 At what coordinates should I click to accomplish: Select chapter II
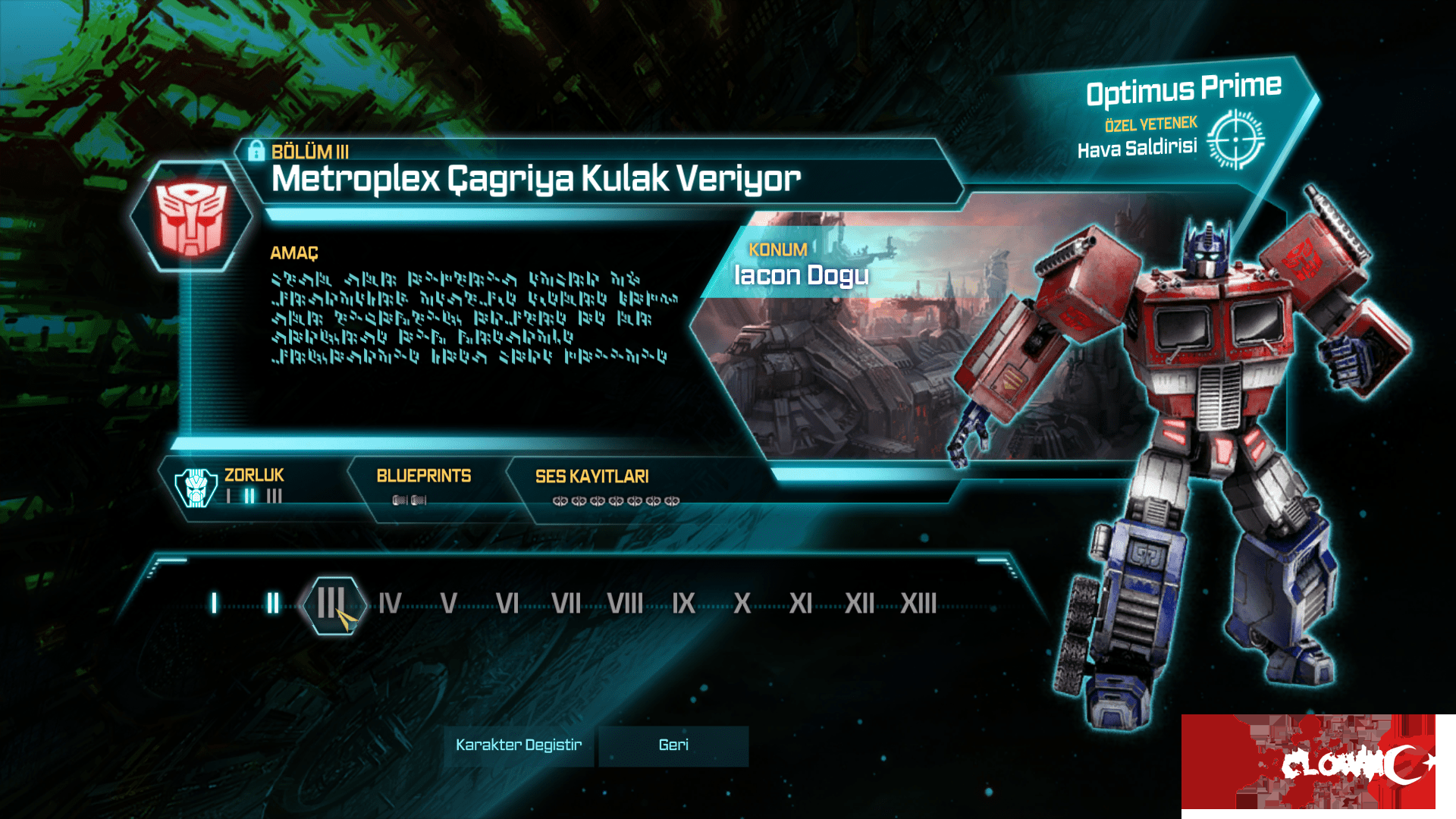coord(273,604)
